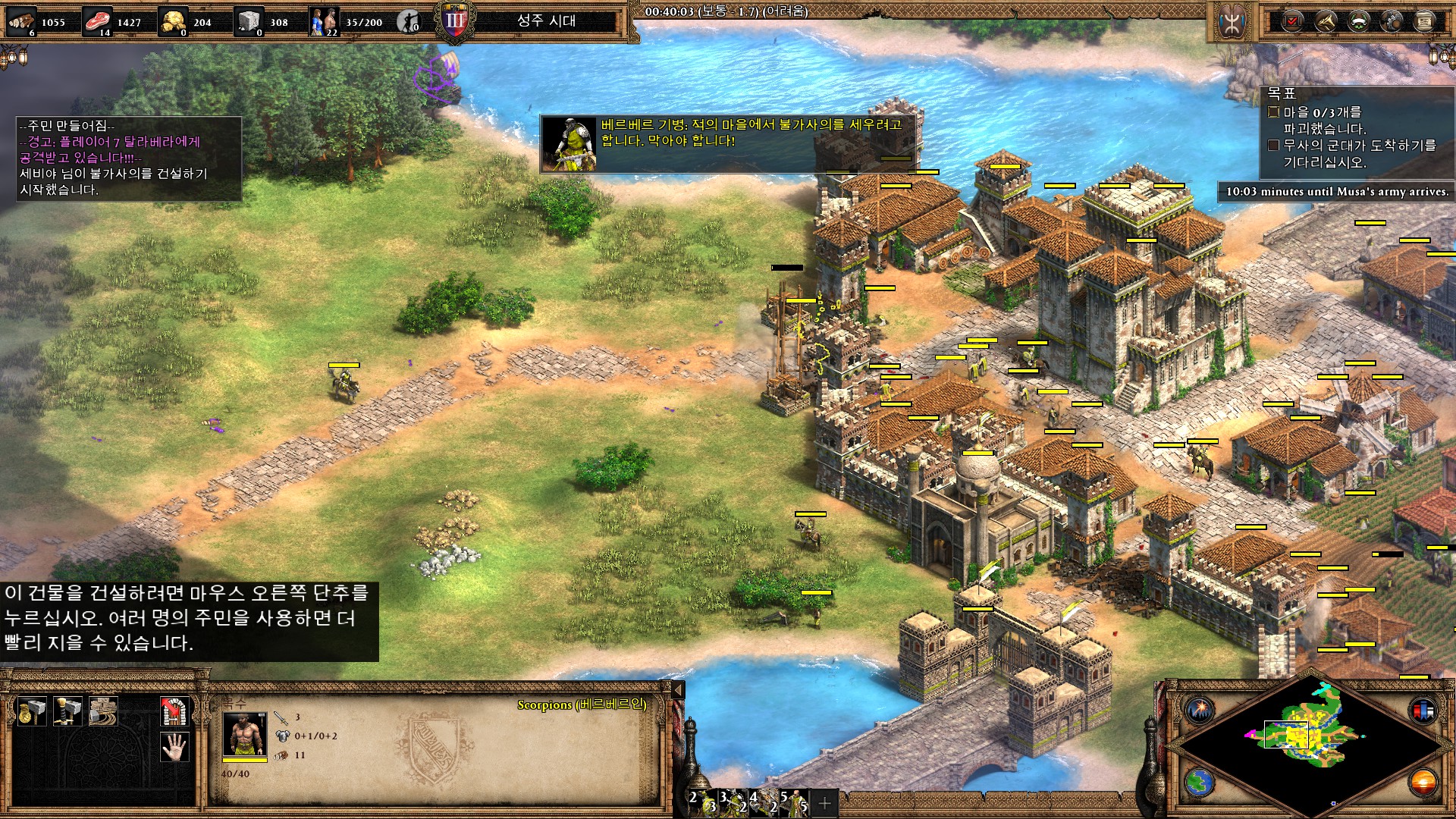
Task: Stop the villager with the hand icon
Action: [x=174, y=748]
